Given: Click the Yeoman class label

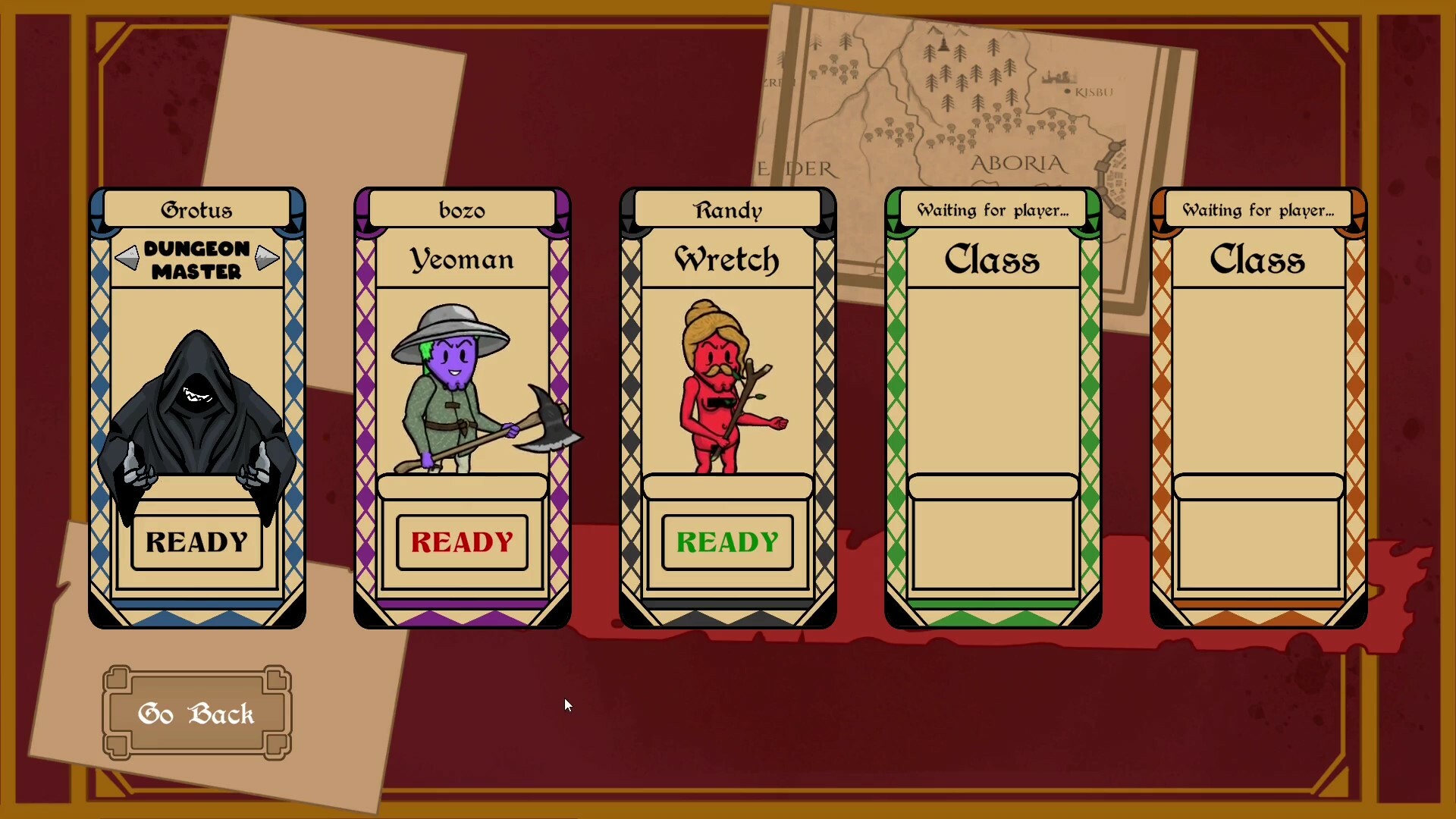Looking at the screenshot, I should pyautogui.click(x=461, y=260).
